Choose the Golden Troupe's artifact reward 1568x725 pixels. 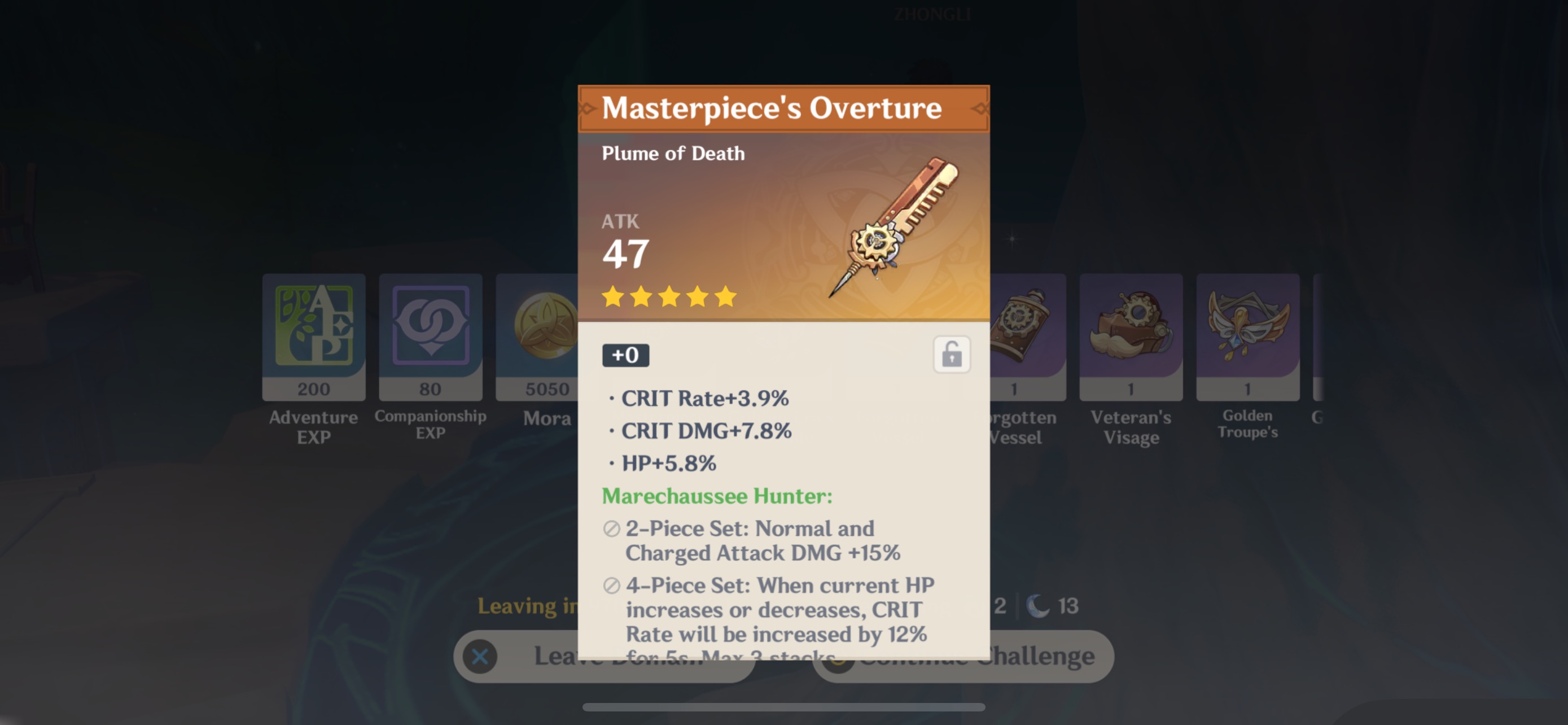point(1247,337)
